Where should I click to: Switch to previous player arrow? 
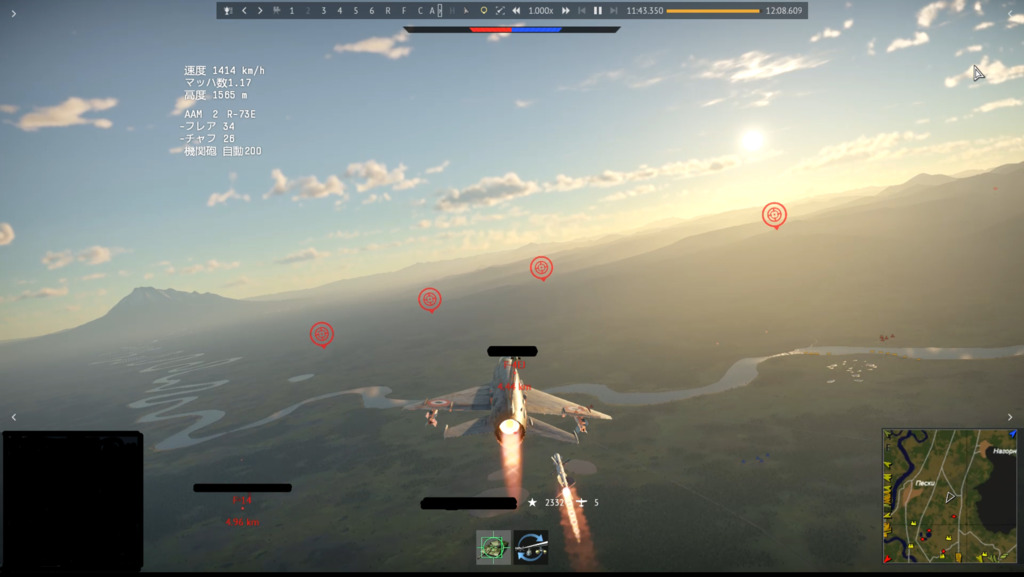244,10
